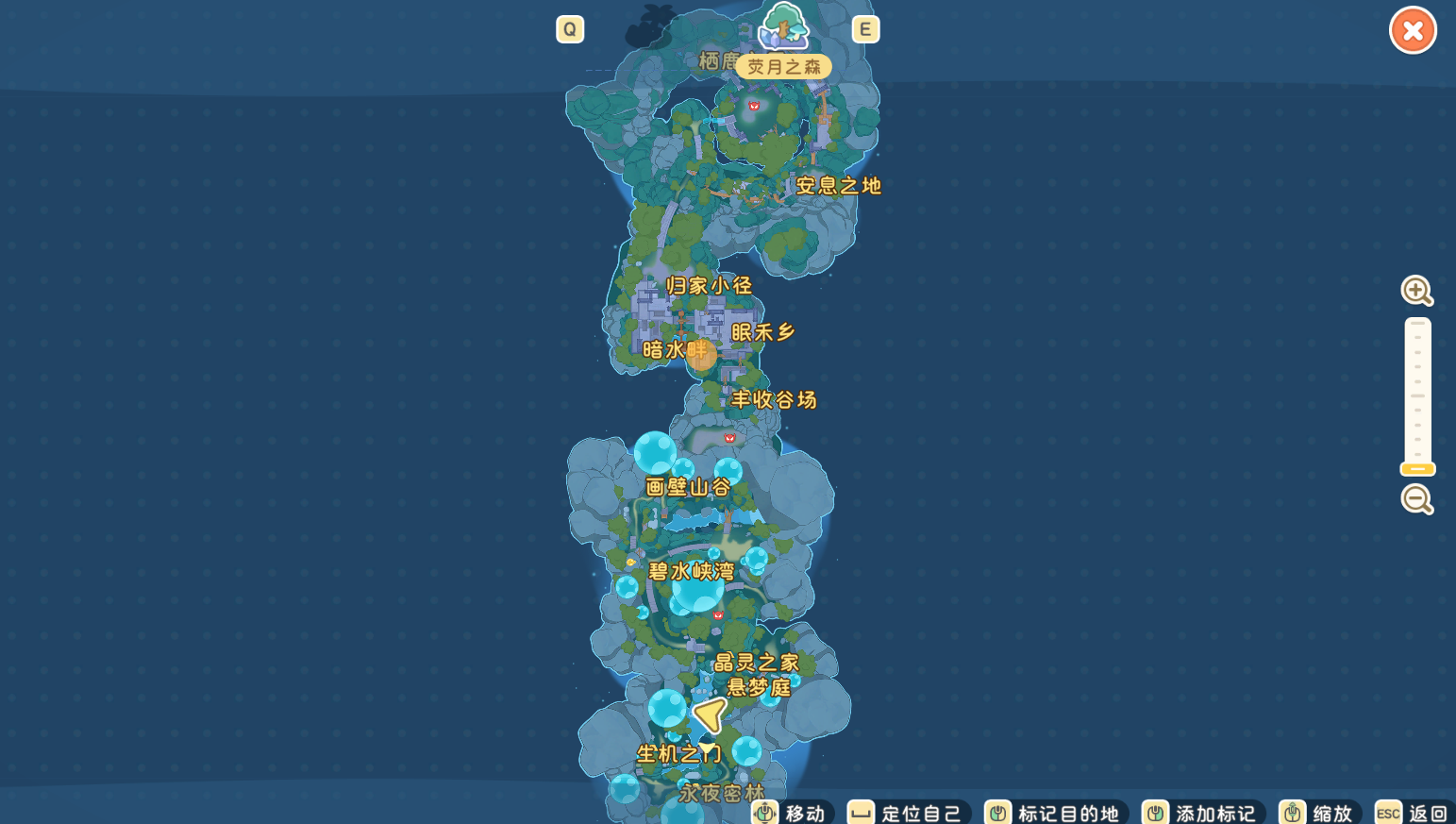Click the zoom in magnifier icon

click(x=1416, y=291)
